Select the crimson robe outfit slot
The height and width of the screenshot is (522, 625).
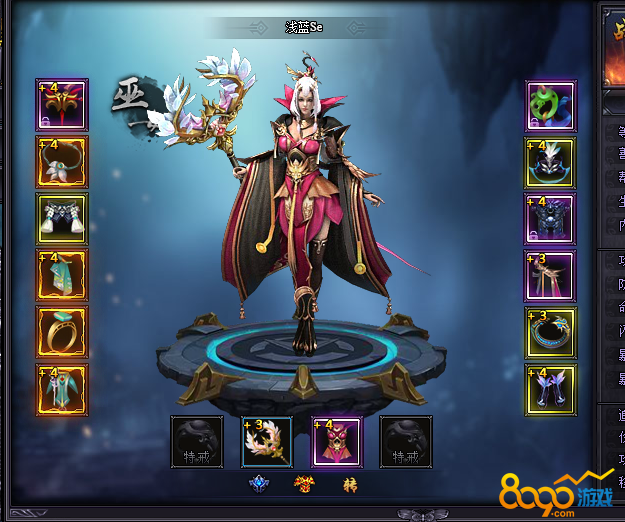coord(337,442)
